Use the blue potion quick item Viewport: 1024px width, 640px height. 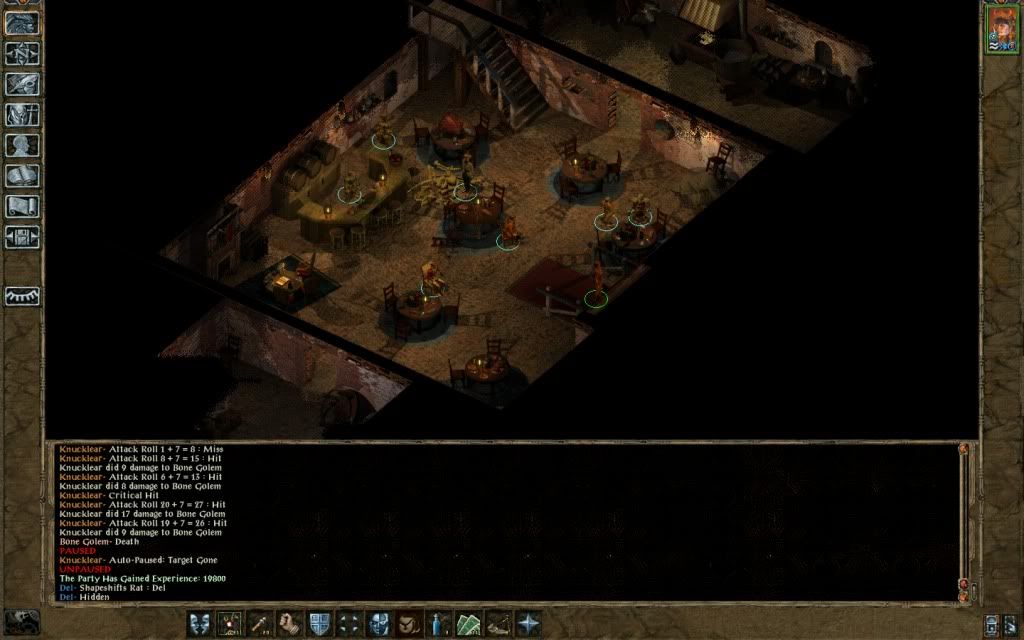[439, 623]
